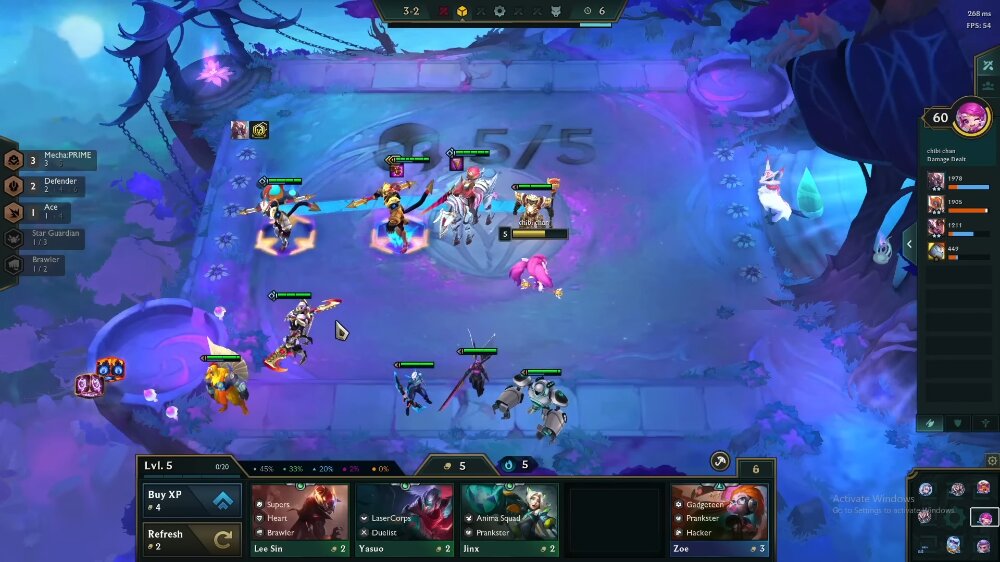Buy Lee Sin from the shop
Screen dimensions: 1000x562
(300, 519)
